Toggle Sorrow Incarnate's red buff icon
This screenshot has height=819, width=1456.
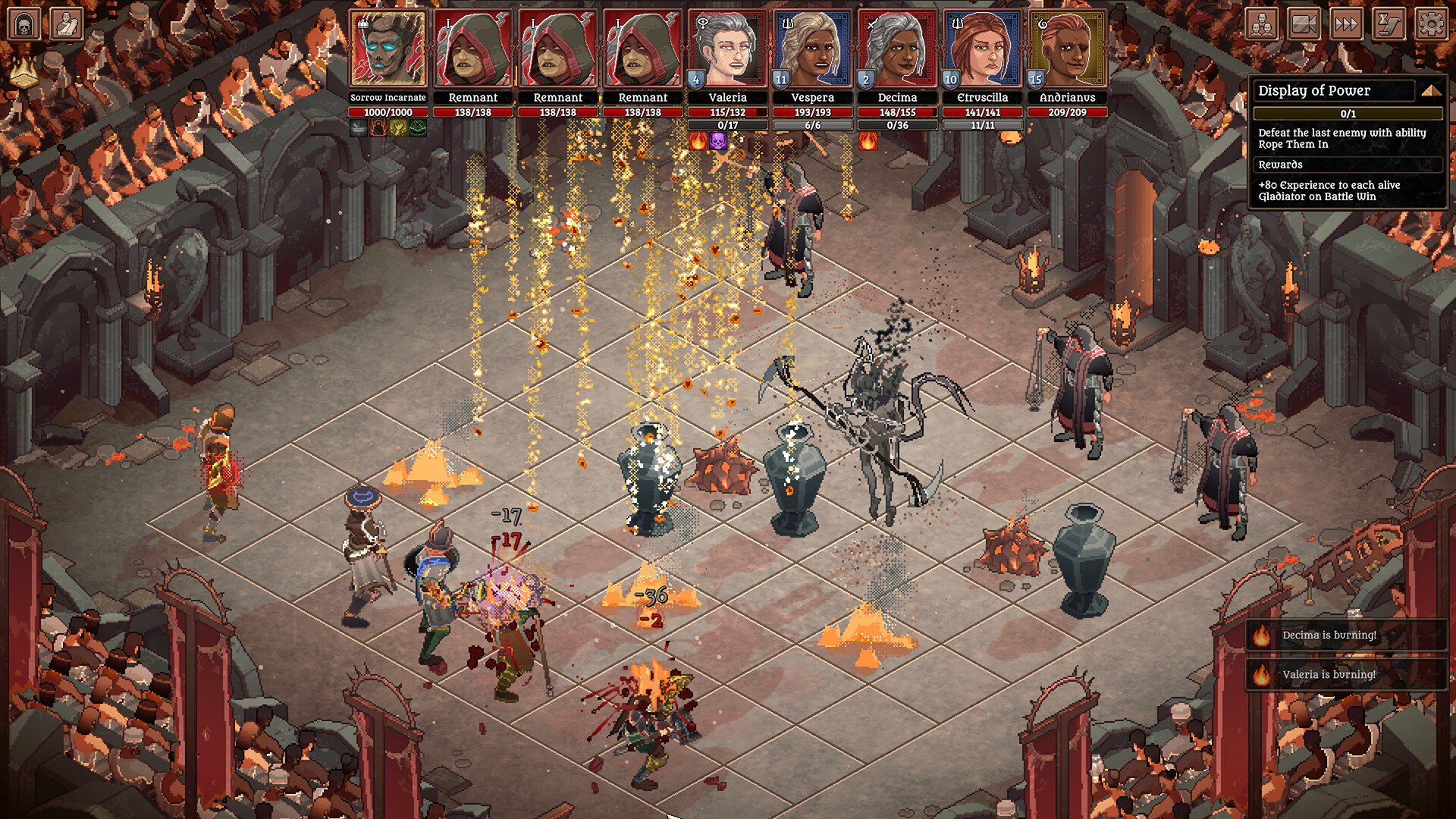pos(378,128)
